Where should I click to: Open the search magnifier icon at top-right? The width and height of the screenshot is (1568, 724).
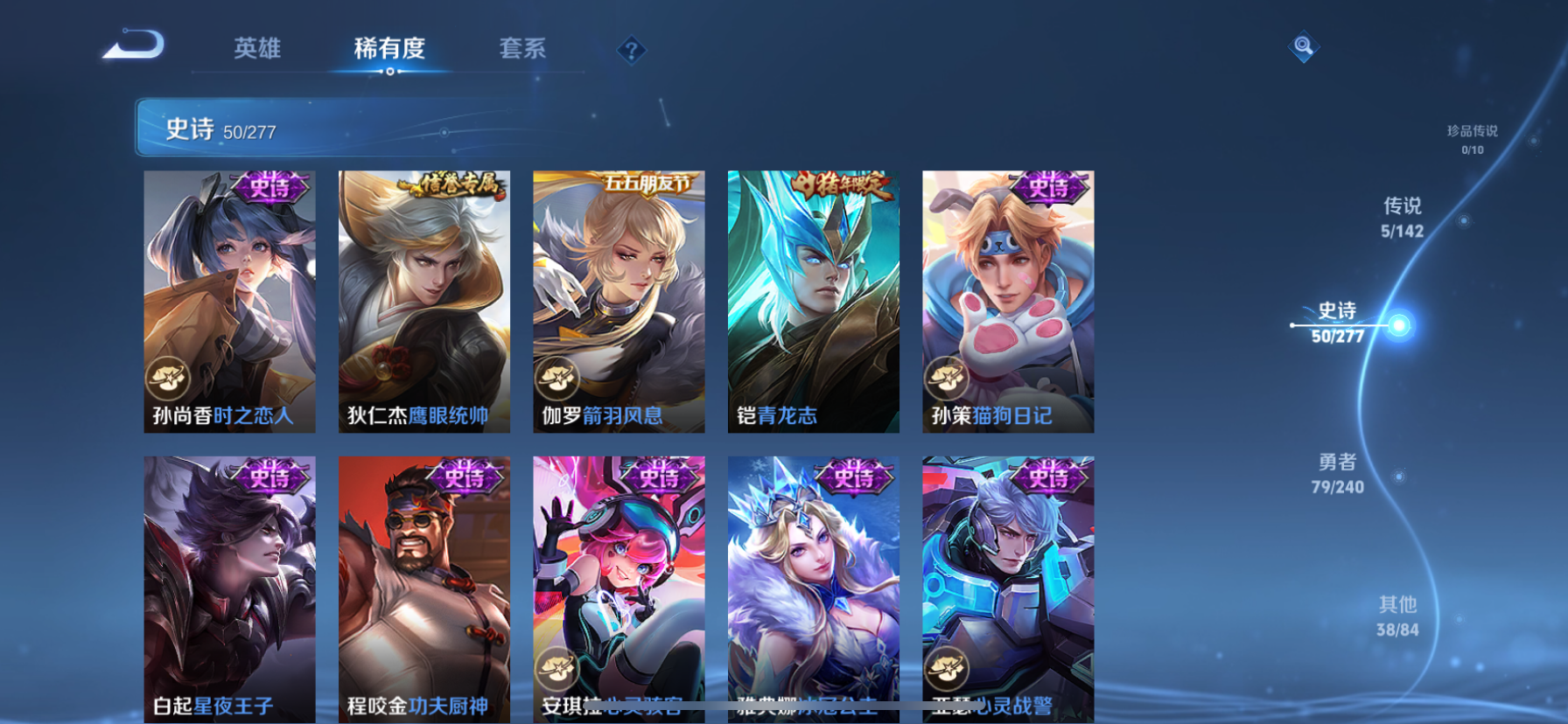[x=1303, y=46]
